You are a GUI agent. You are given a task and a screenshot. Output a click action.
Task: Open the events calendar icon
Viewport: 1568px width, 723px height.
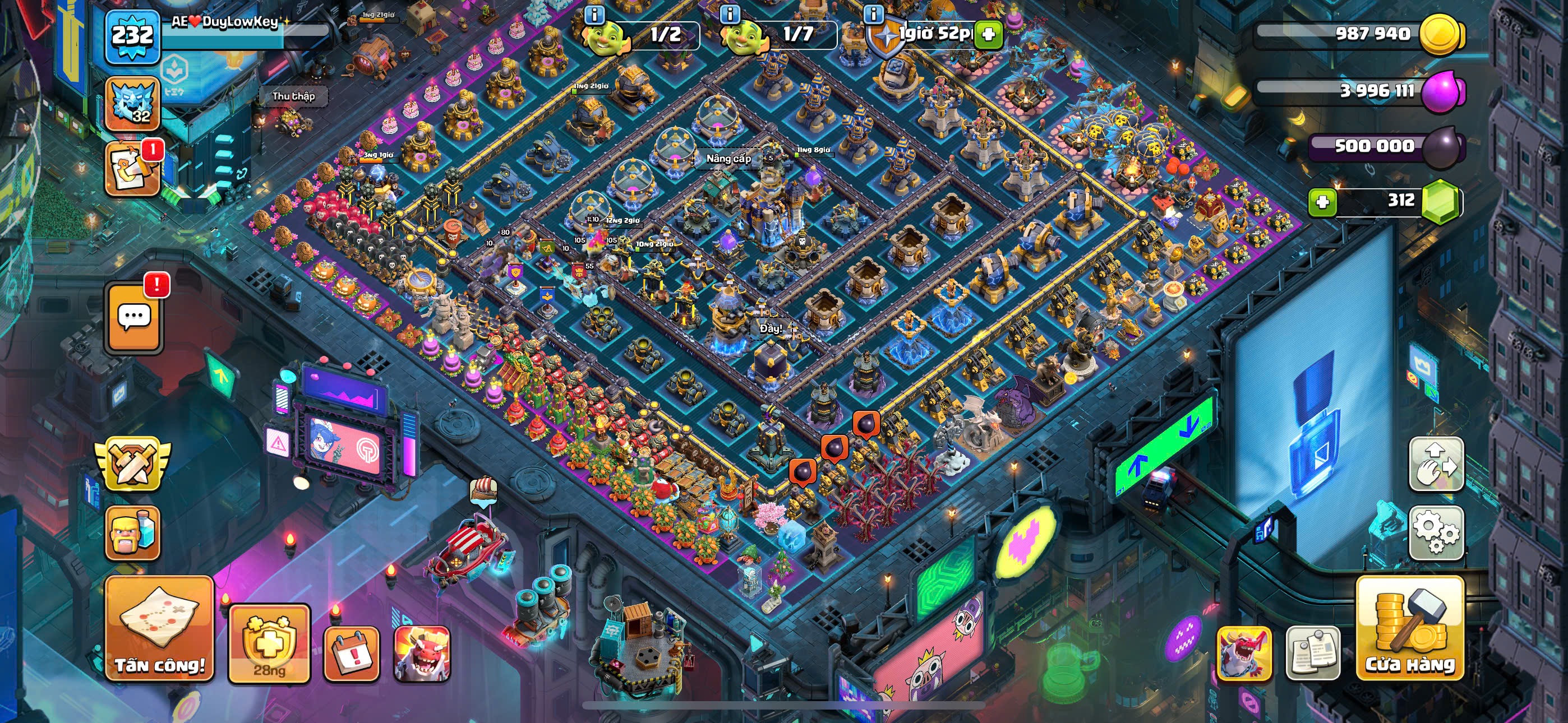click(351, 654)
